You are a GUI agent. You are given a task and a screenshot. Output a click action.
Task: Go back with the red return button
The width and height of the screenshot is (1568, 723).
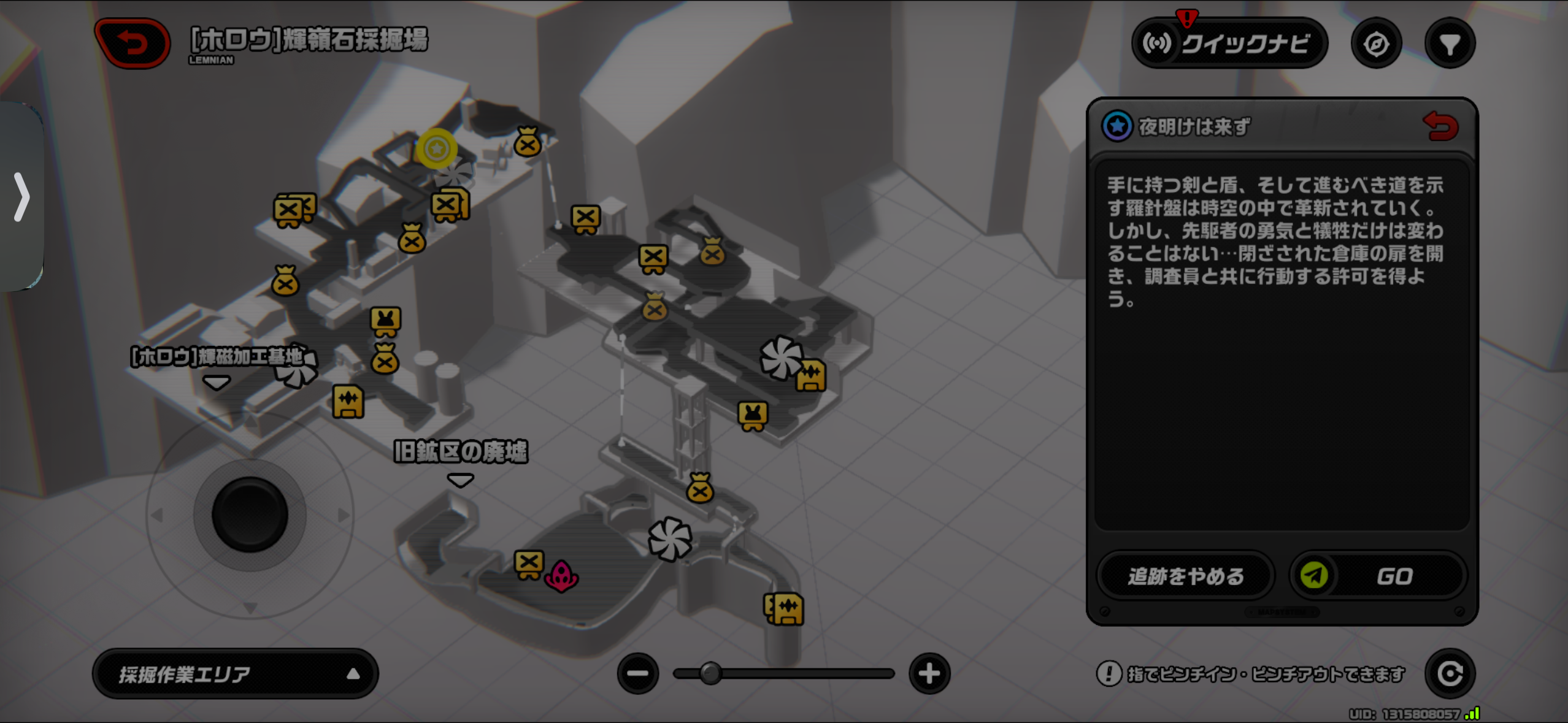pos(133,43)
